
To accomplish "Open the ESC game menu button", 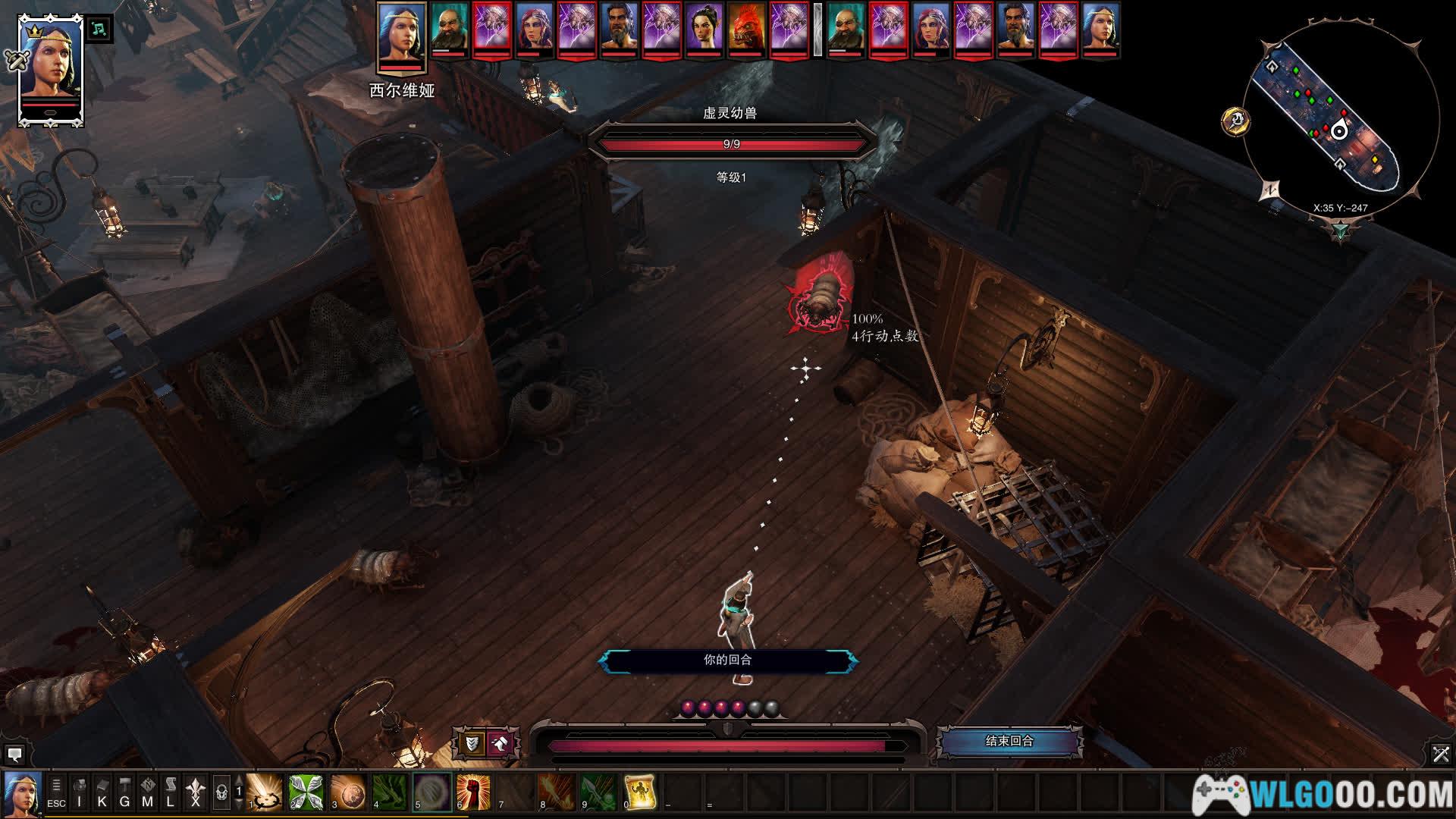I will click(56, 793).
